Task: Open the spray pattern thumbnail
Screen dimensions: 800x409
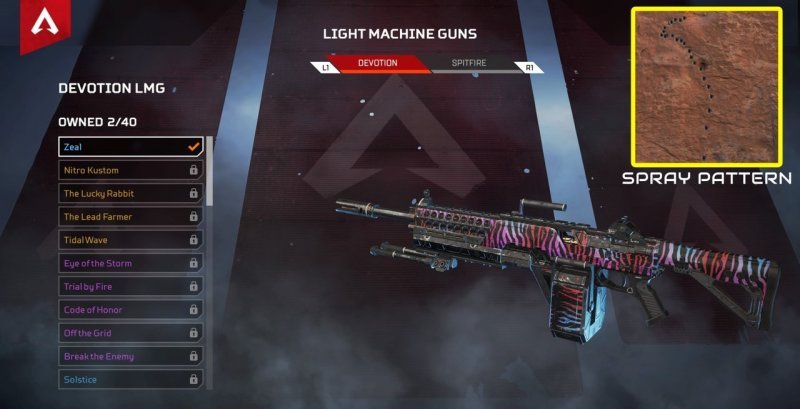Action: 707,86
